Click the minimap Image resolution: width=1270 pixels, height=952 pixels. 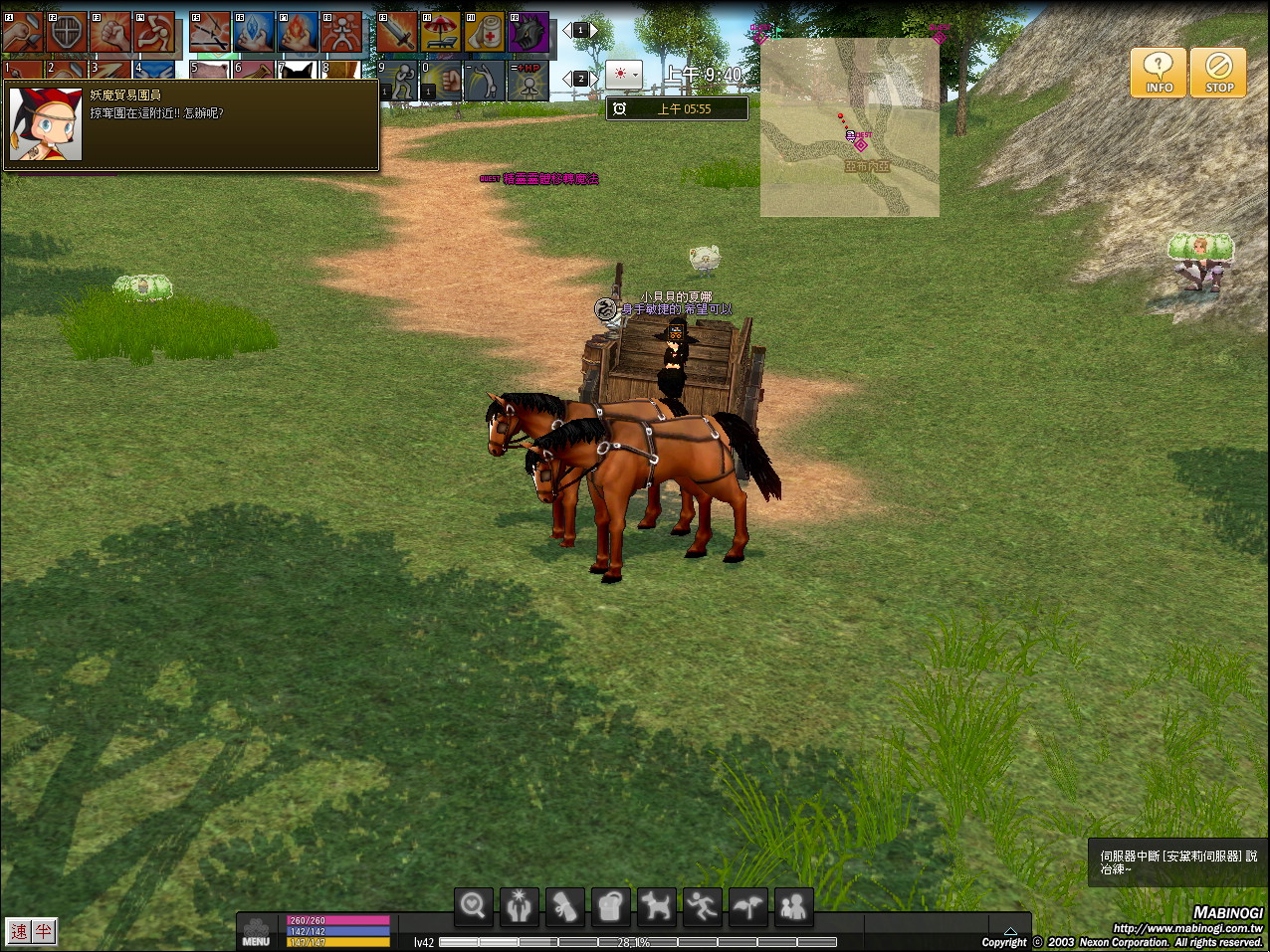click(849, 127)
